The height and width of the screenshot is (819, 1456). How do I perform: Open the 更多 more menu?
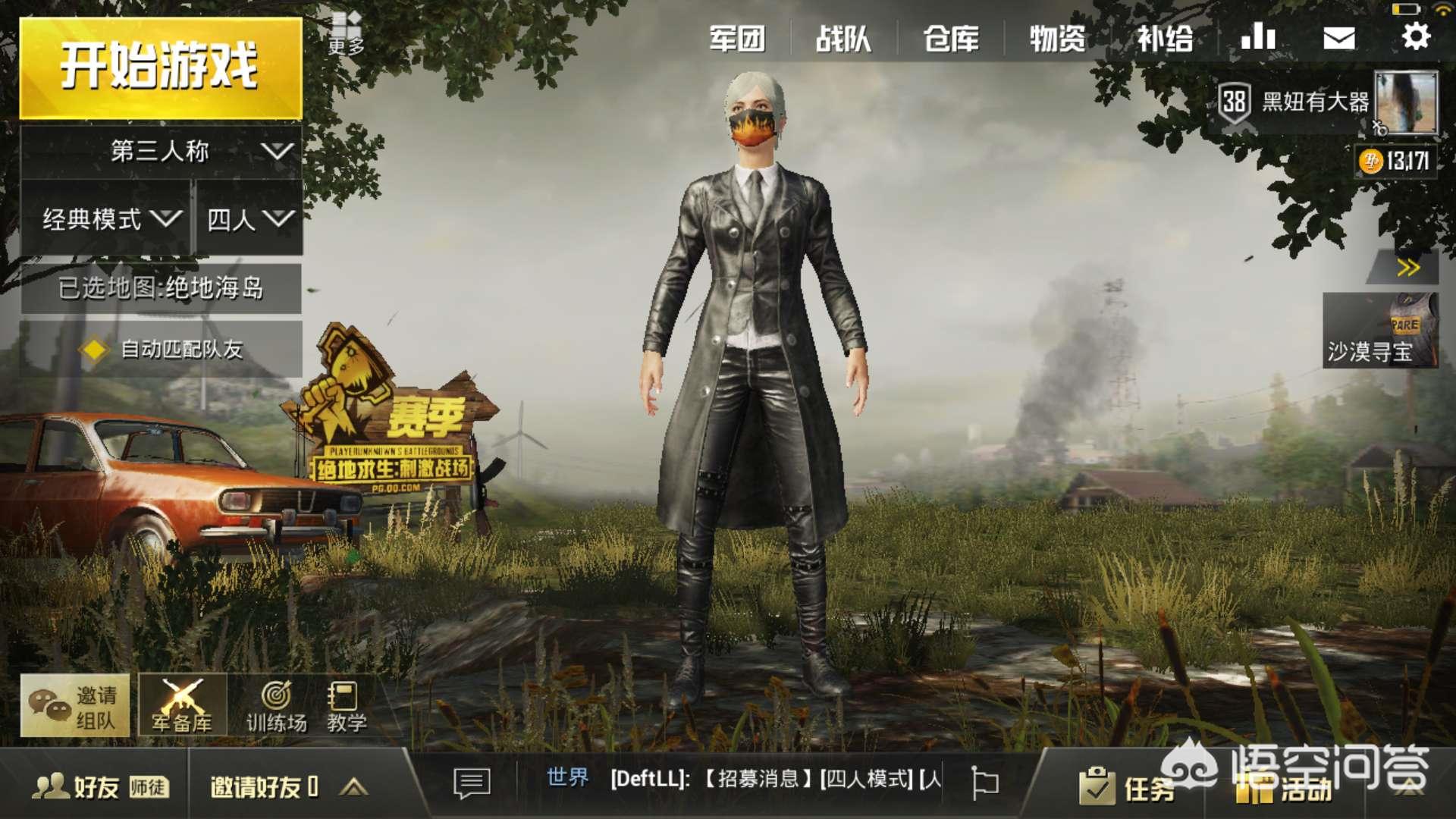[x=346, y=34]
